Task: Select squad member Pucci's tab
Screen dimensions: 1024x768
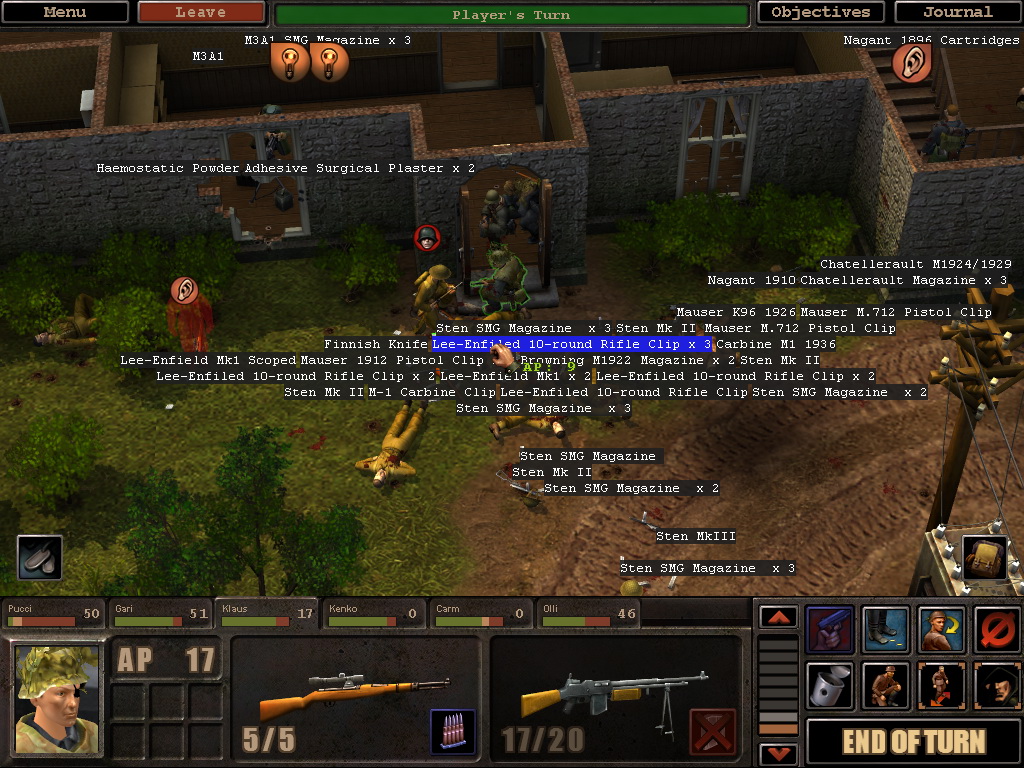Action: coord(55,613)
